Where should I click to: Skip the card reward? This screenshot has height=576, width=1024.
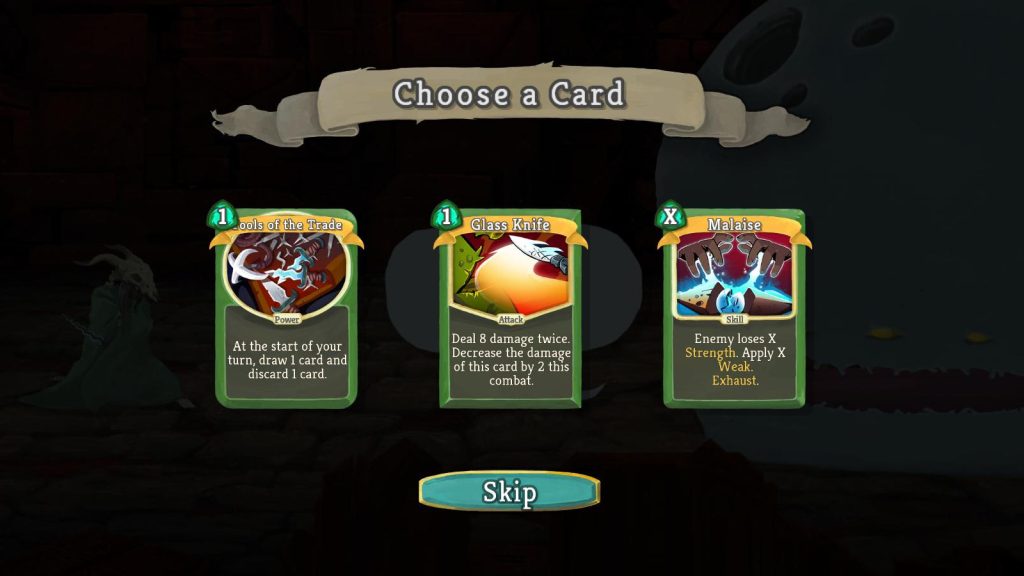tap(509, 491)
